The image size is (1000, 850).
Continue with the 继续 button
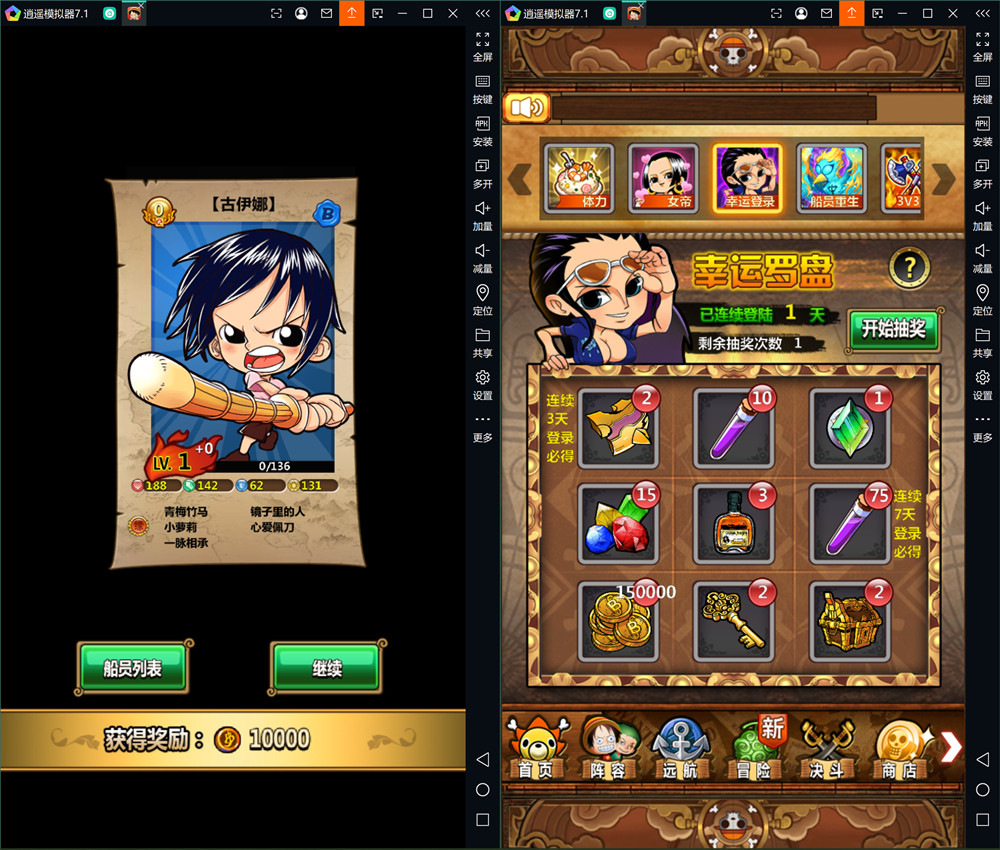tap(326, 668)
